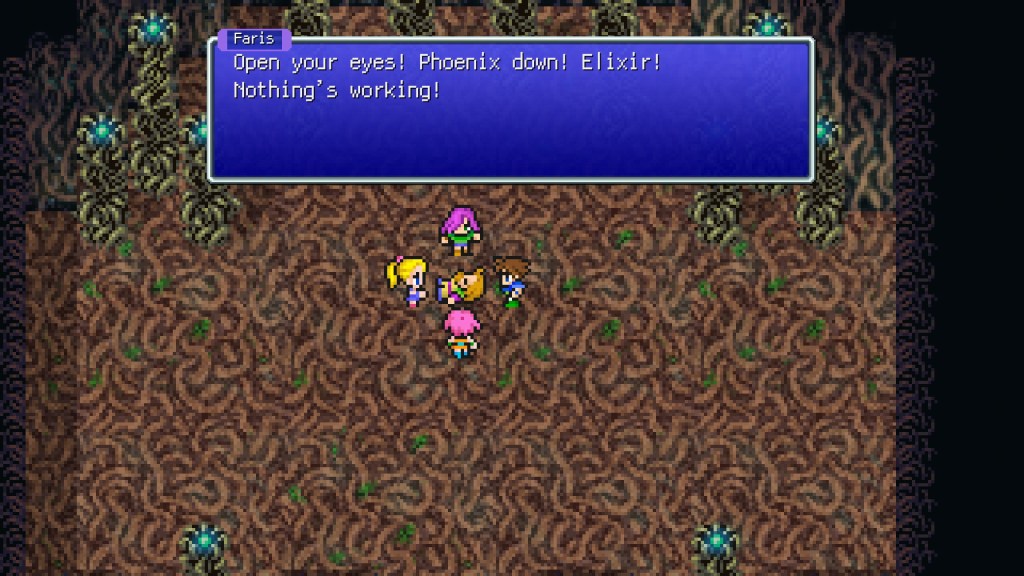
Task: Advance Faris's dialogue text box
Action: 510,110
